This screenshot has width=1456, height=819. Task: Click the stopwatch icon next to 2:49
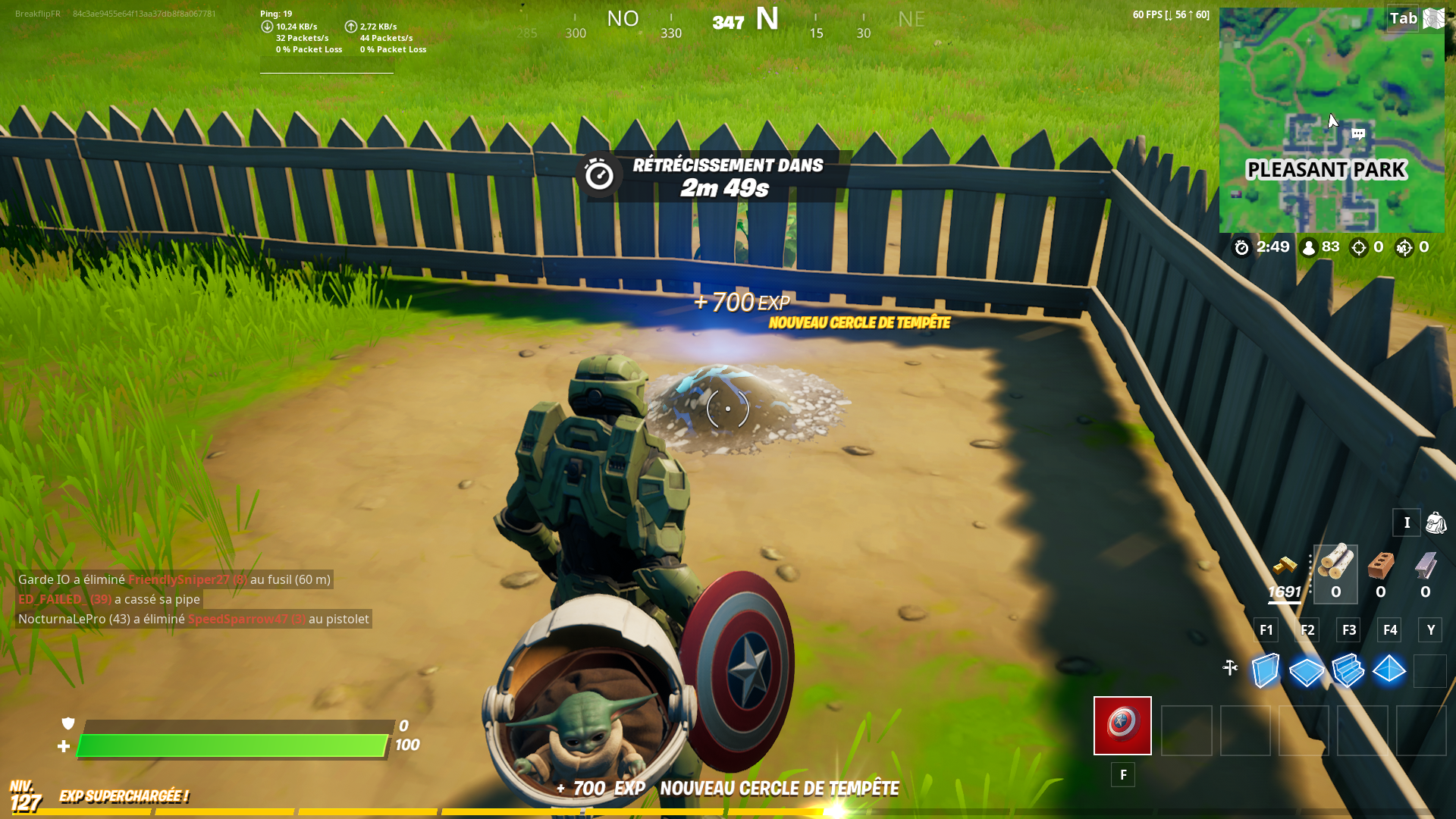point(1243,247)
